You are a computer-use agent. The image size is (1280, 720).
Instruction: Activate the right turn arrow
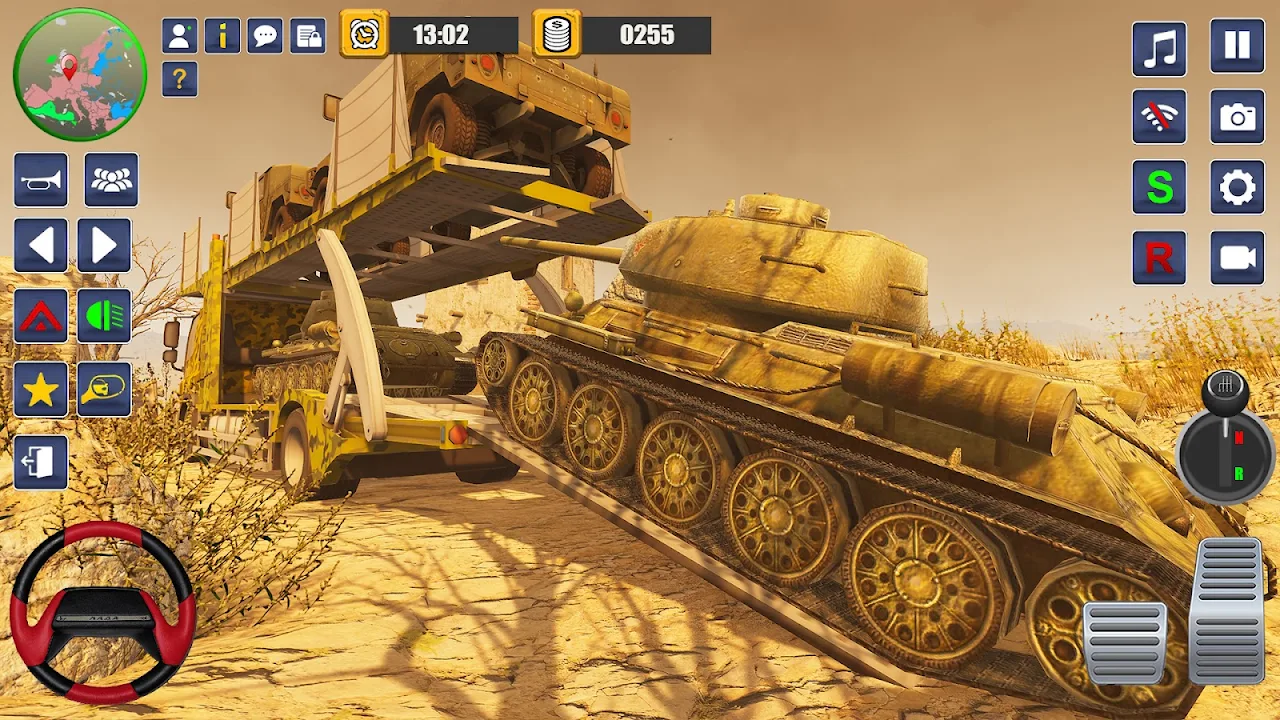point(104,246)
